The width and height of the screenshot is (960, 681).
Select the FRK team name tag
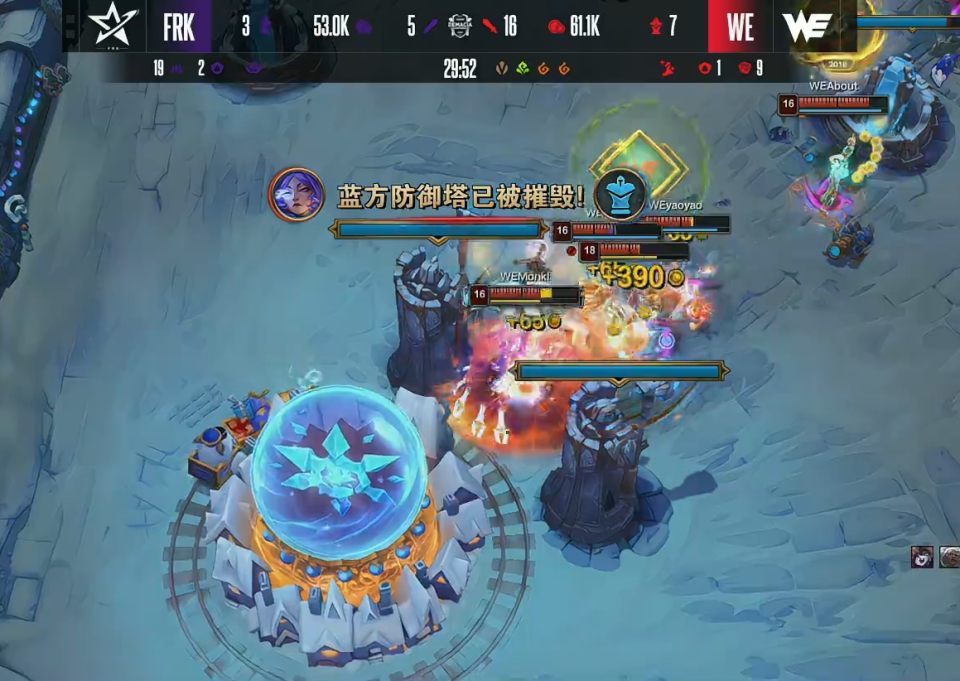pyautogui.click(x=179, y=26)
